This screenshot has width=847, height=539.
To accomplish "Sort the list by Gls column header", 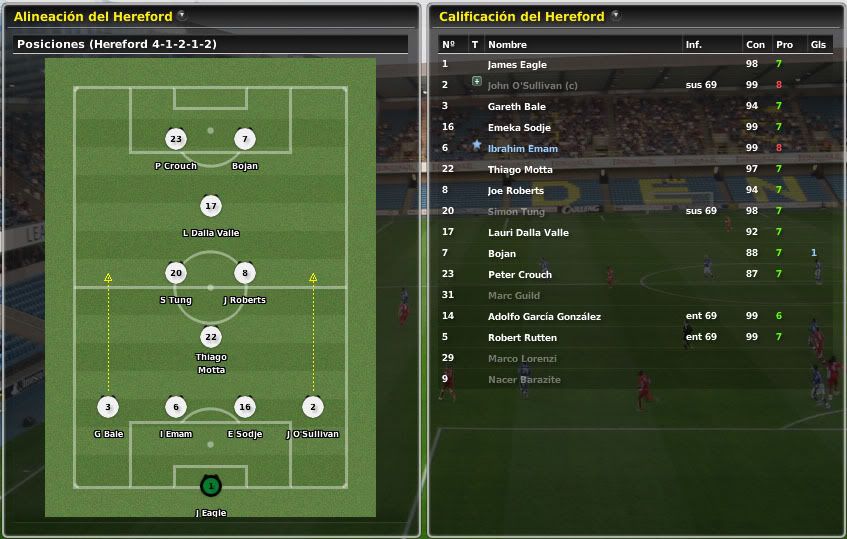I will pos(818,44).
